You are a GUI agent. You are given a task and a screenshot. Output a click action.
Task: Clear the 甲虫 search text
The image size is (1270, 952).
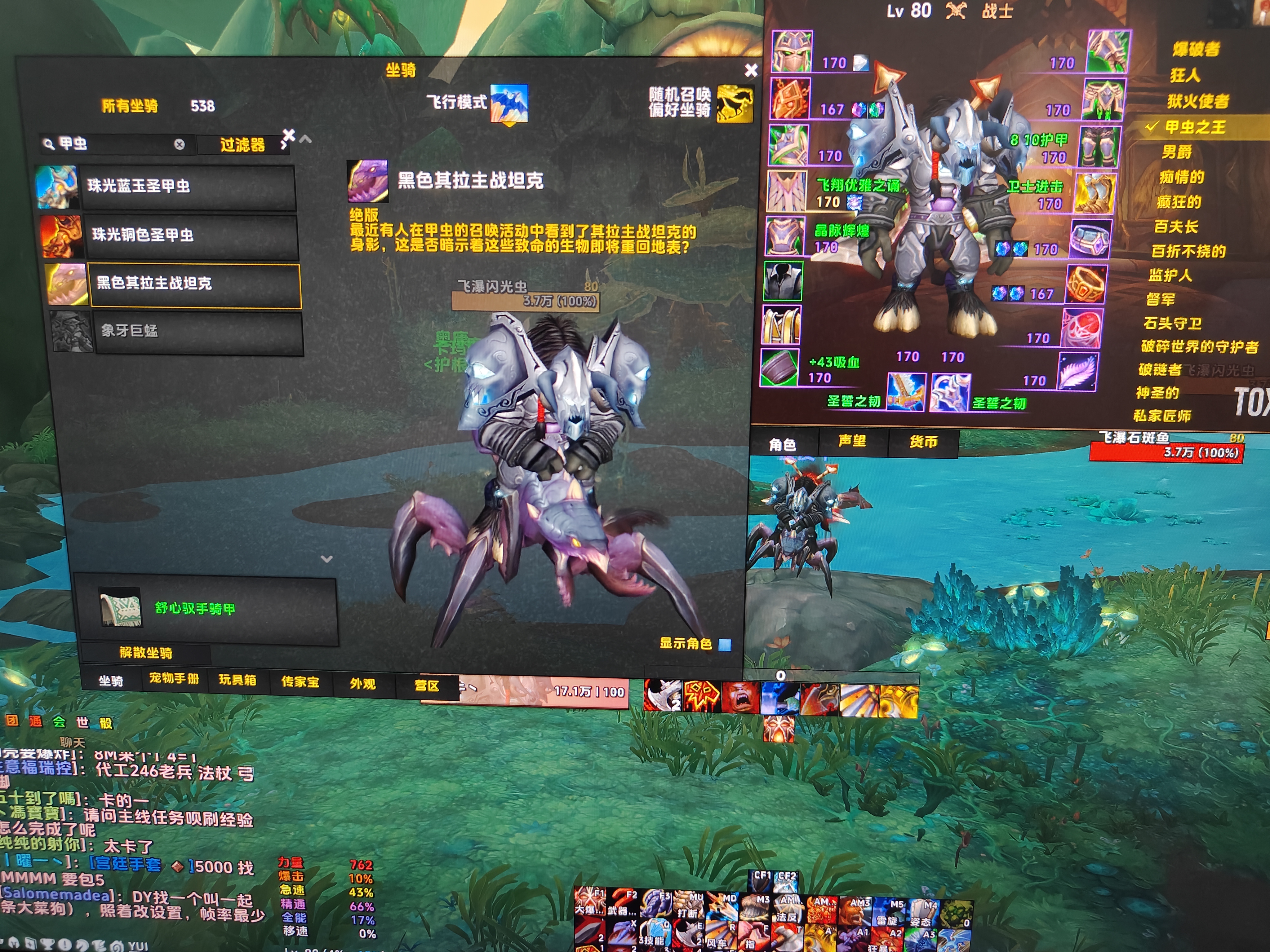180,145
